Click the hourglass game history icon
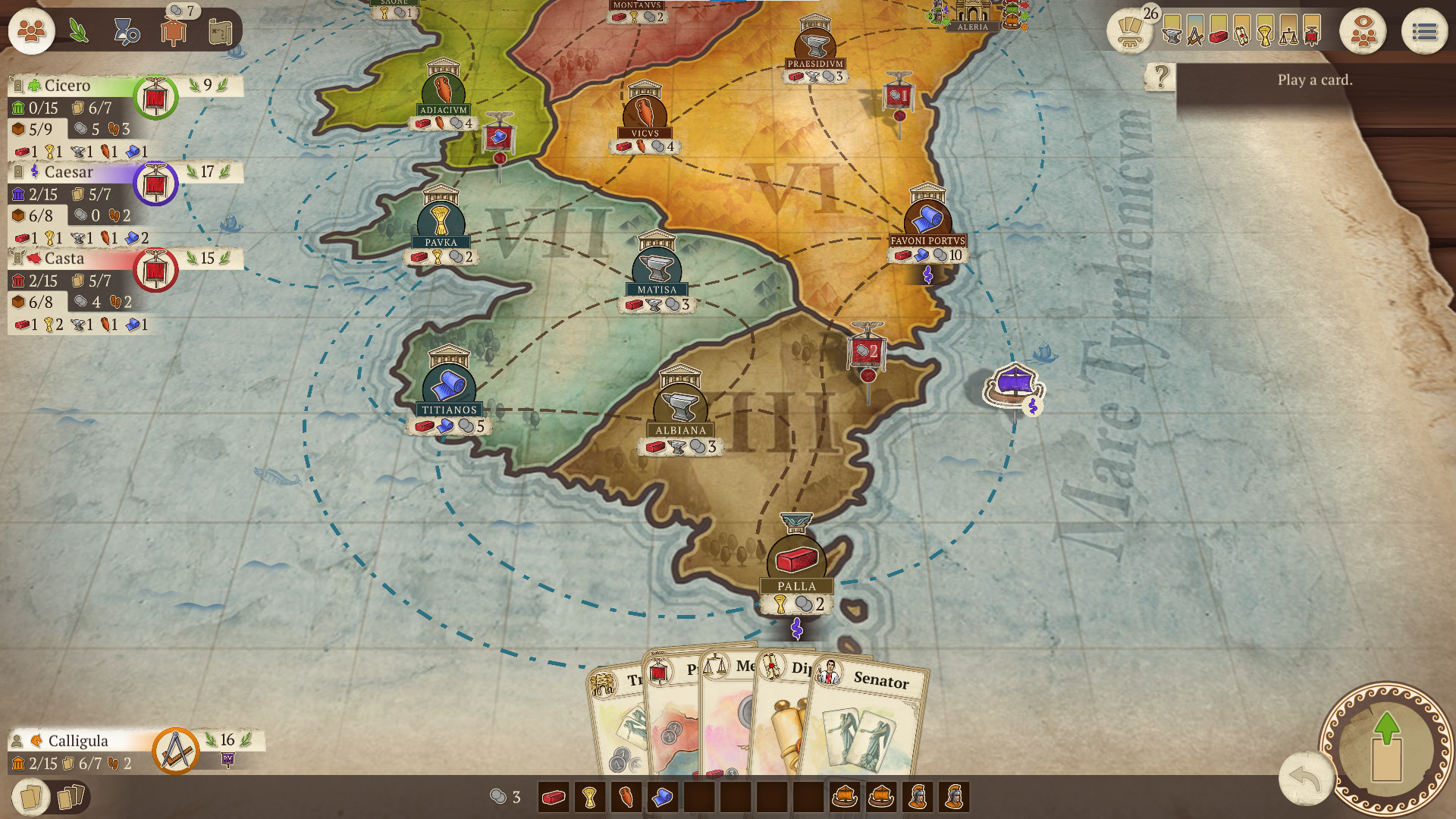The image size is (1456, 819). point(126,32)
